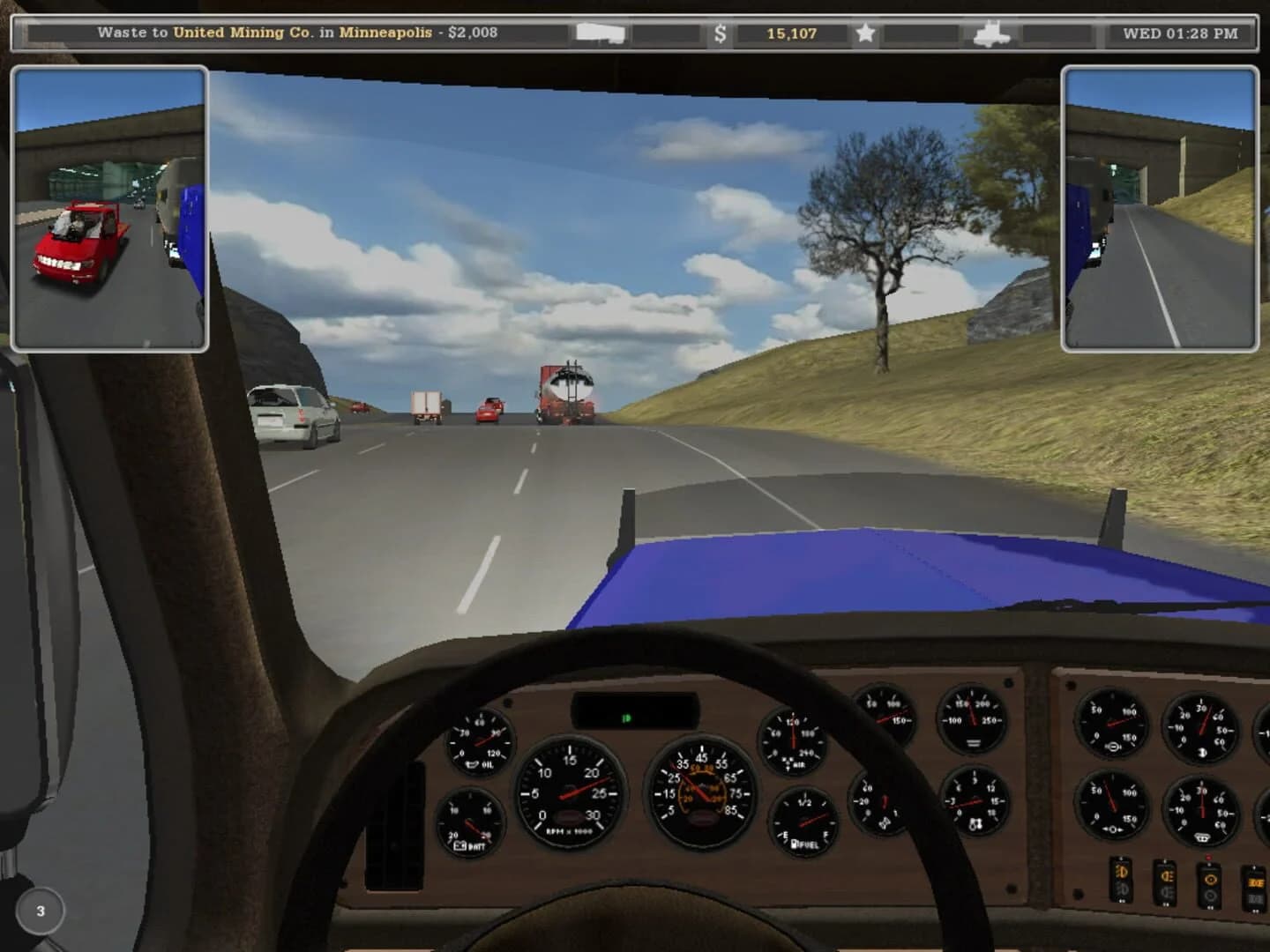Open the left side mirror view
1270x952 pixels.
coord(109,205)
